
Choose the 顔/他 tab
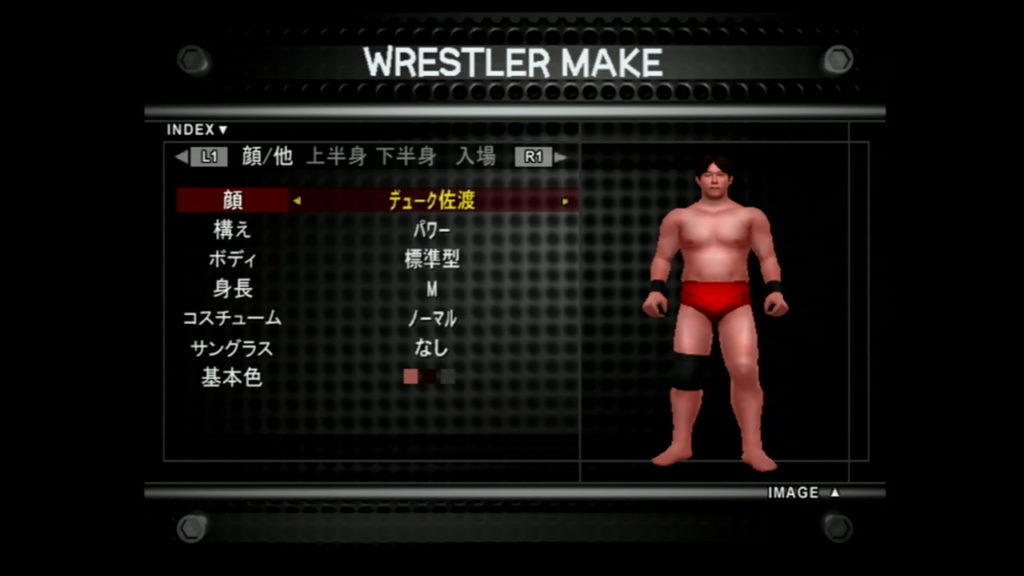pyautogui.click(x=267, y=156)
